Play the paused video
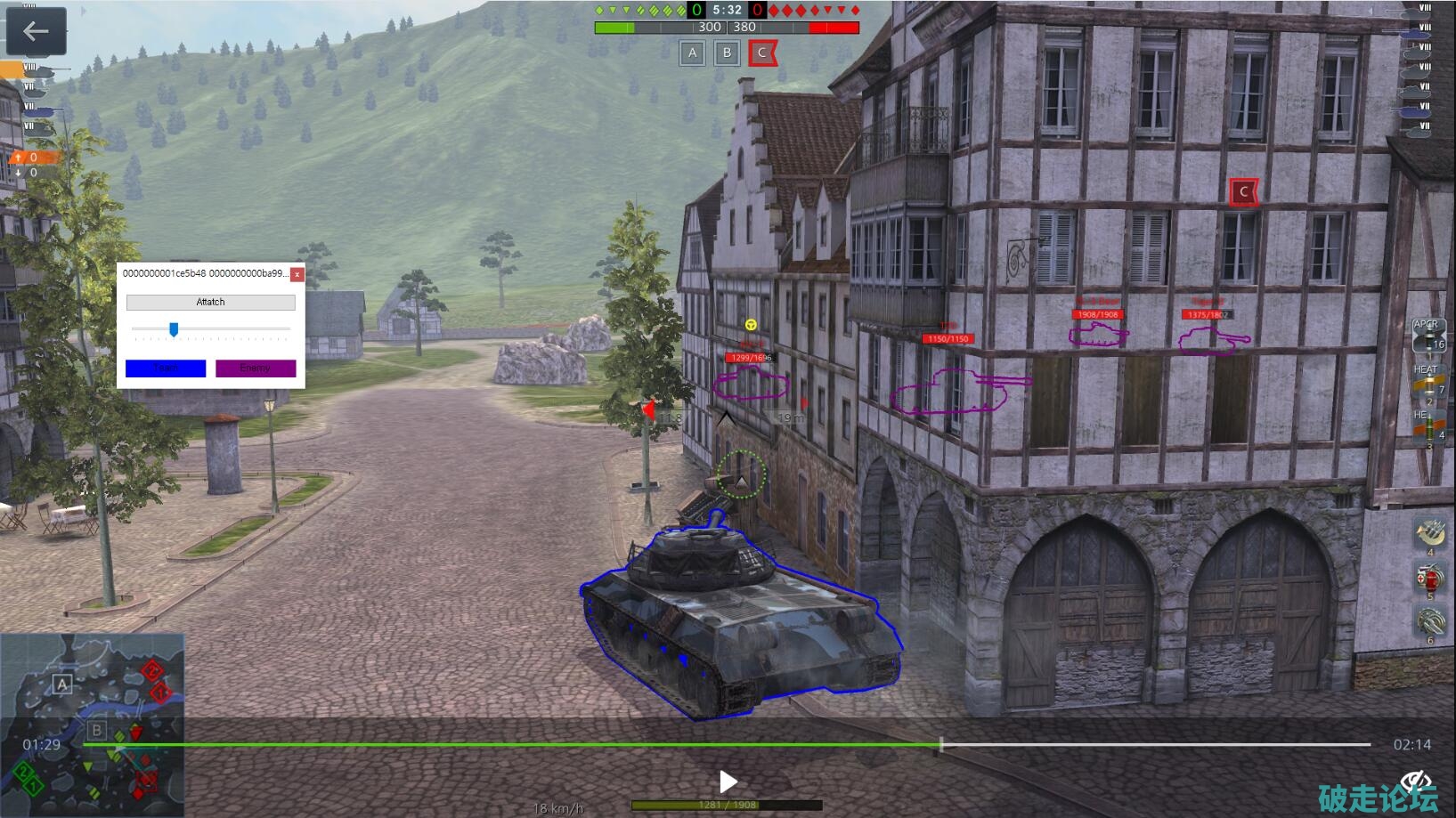1456x818 pixels. click(x=728, y=782)
